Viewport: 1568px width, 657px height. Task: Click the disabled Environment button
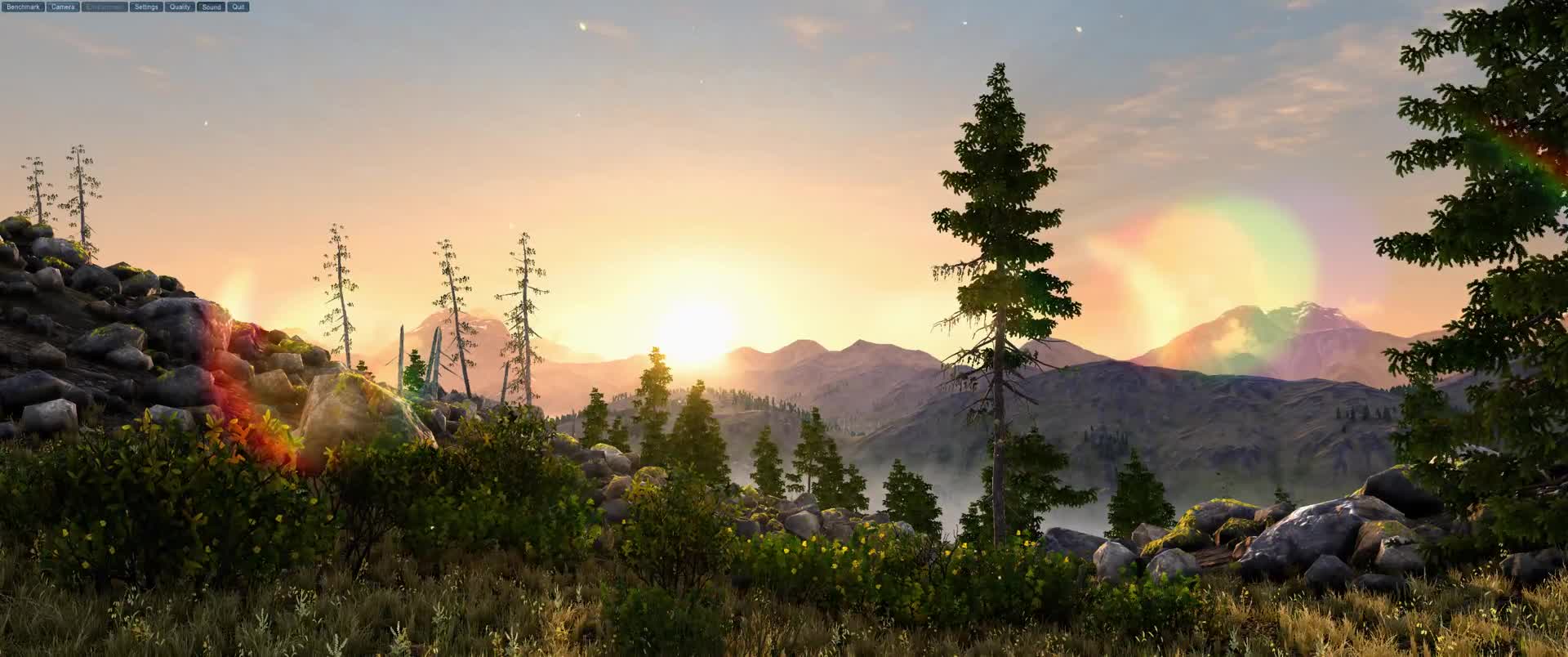point(104,6)
